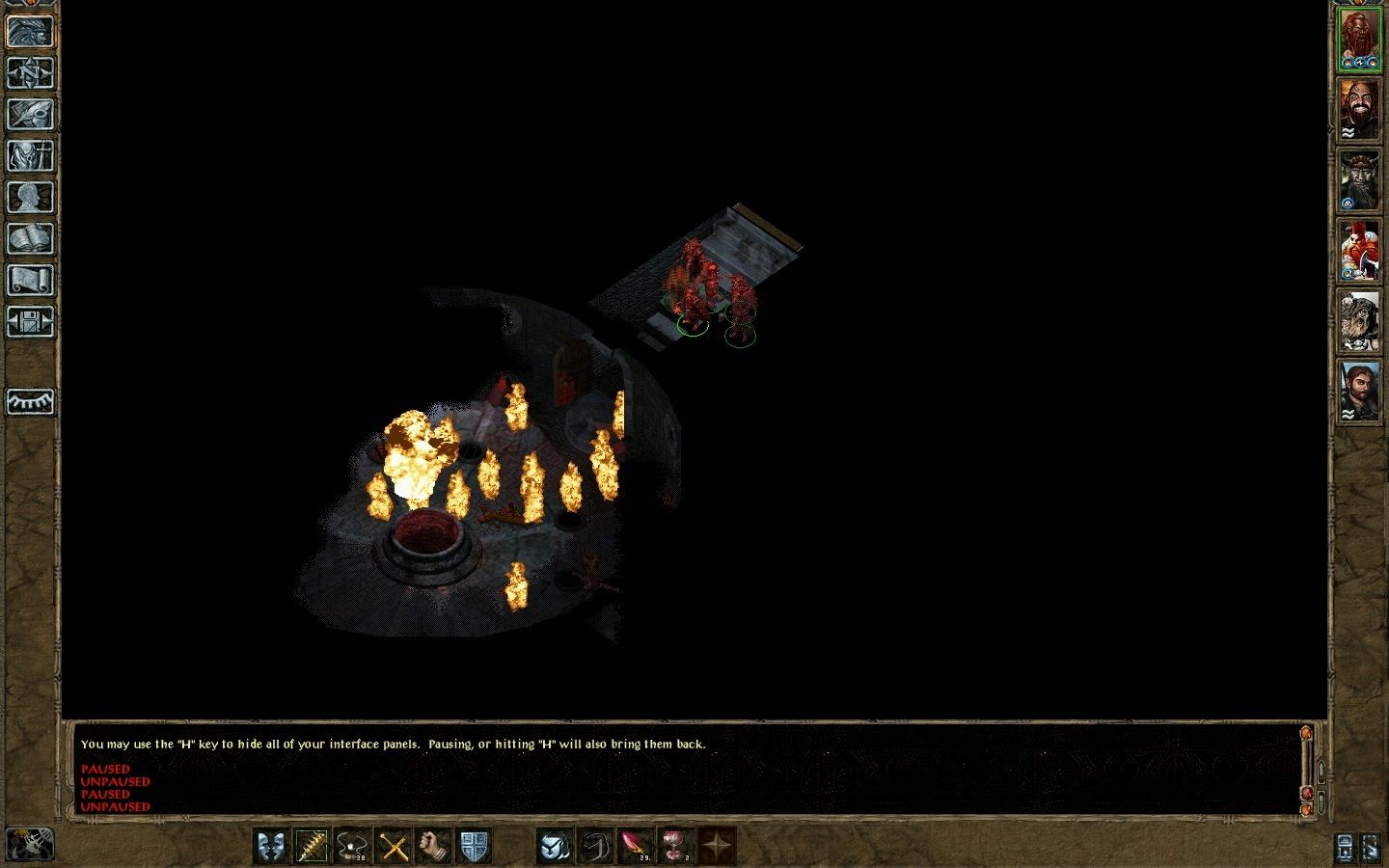Select the sling quick weapon slot

pos(352,847)
